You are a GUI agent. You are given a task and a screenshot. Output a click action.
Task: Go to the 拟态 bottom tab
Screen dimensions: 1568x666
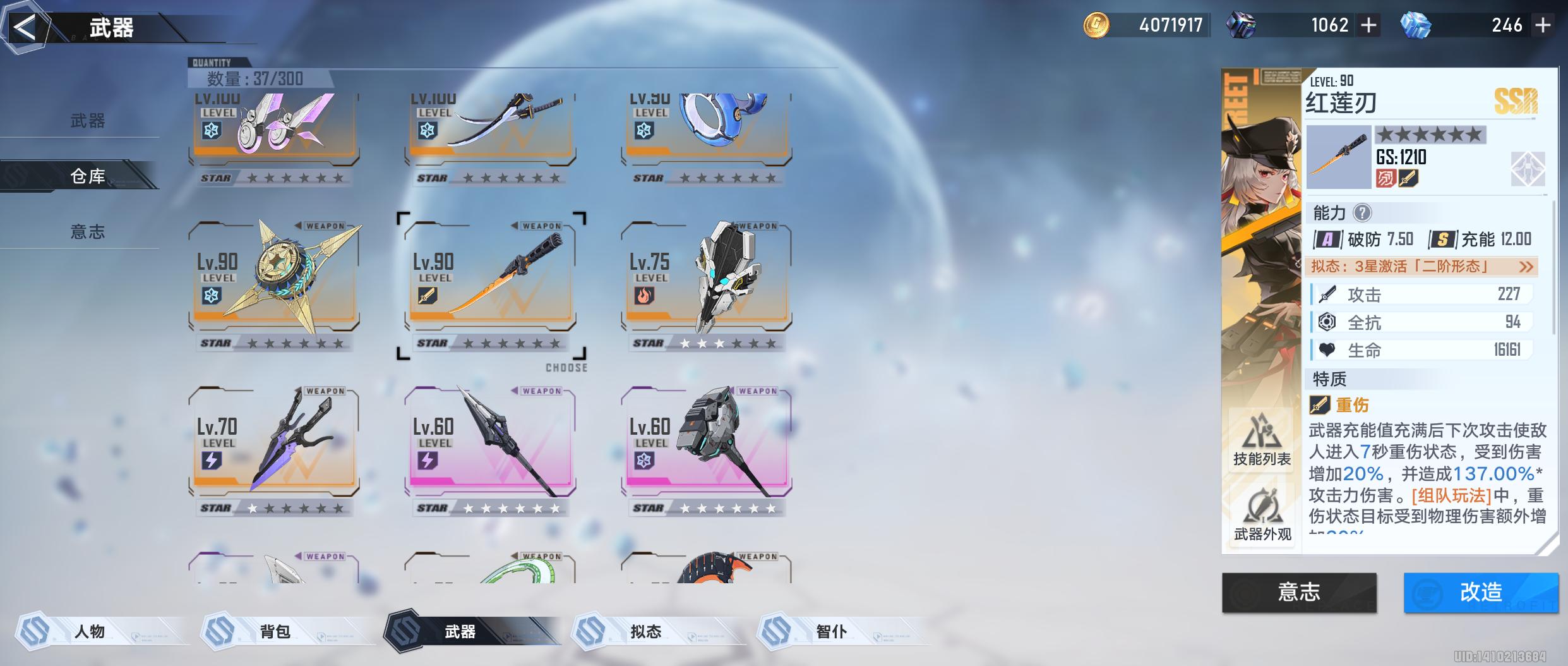[645, 631]
